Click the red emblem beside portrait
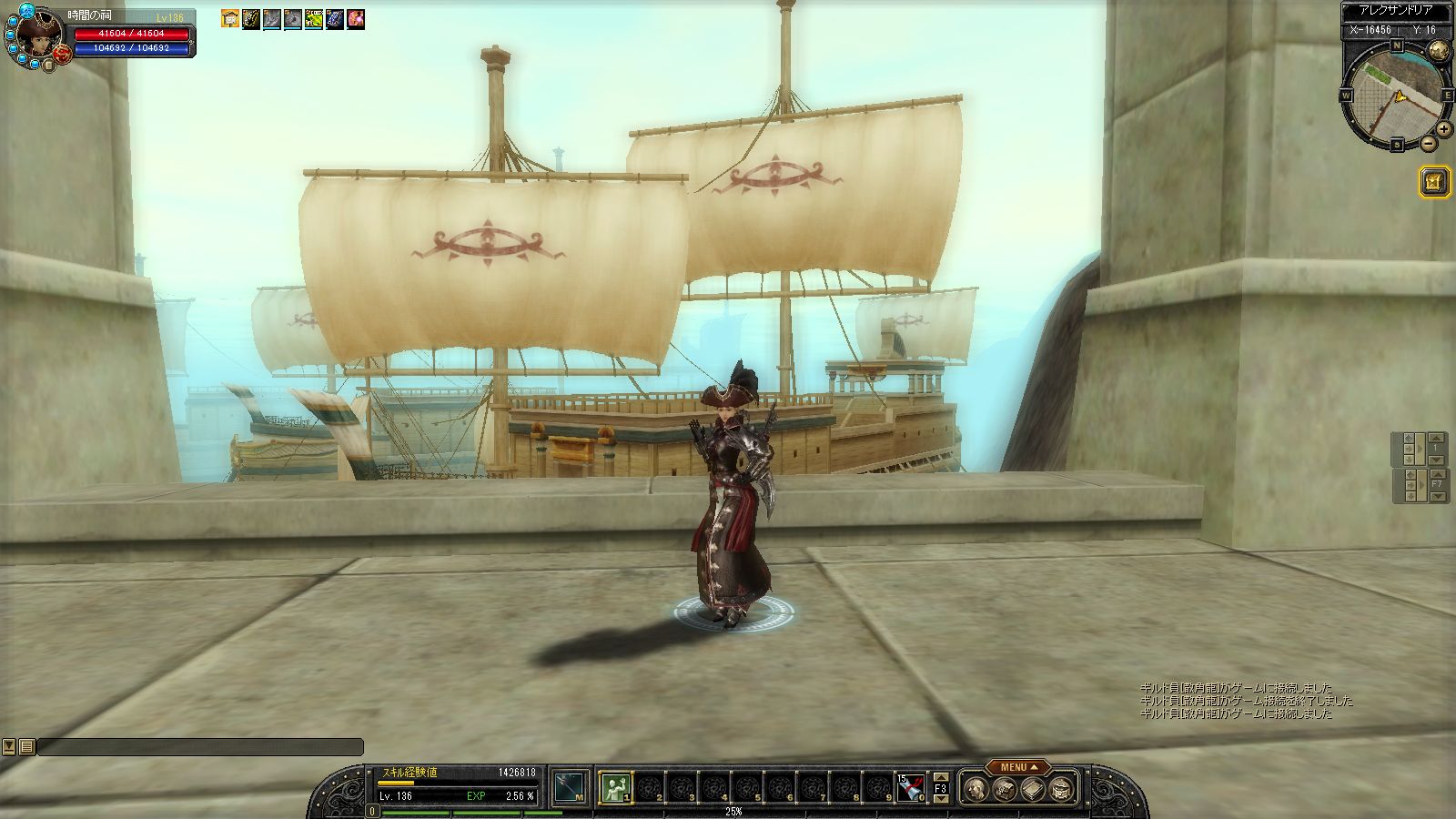The width and height of the screenshot is (1456, 819). 63,54
